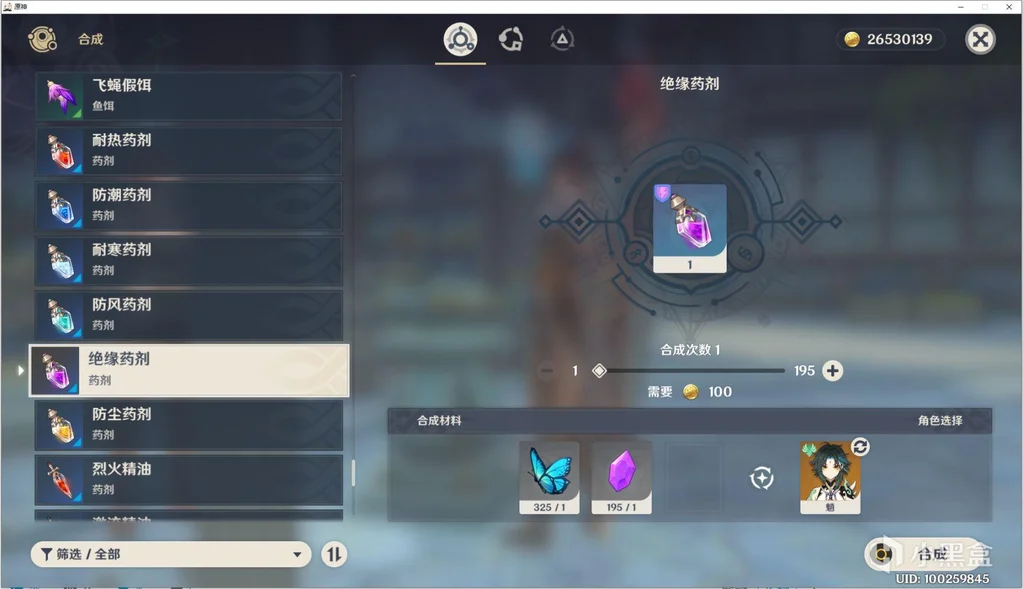The height and width of the screenshot is (589, 1023).
Task: Increase the crafting count with plus
Action: click(832, 371)
